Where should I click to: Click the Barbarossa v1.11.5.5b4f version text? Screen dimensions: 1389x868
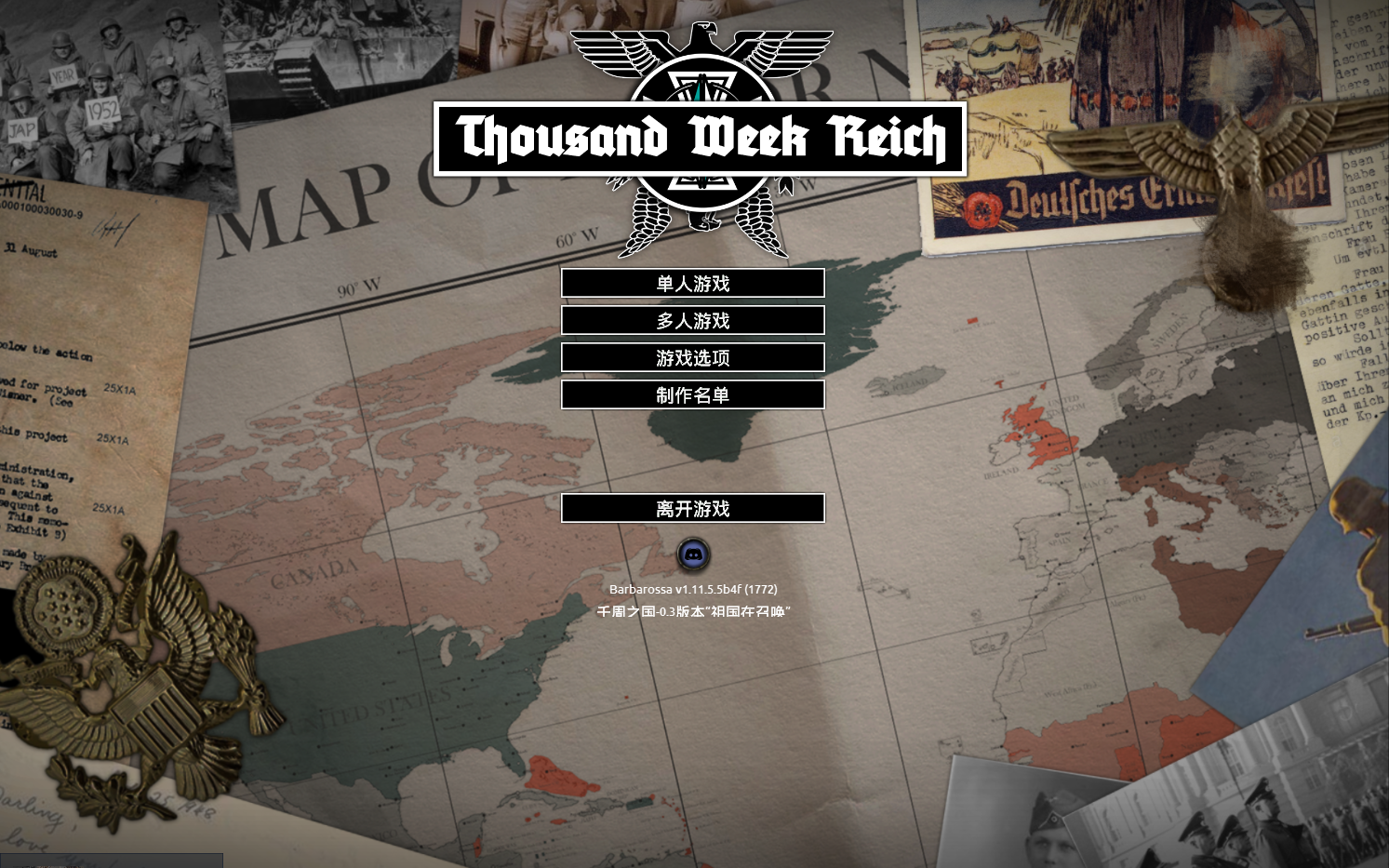[x=693, y=589]
